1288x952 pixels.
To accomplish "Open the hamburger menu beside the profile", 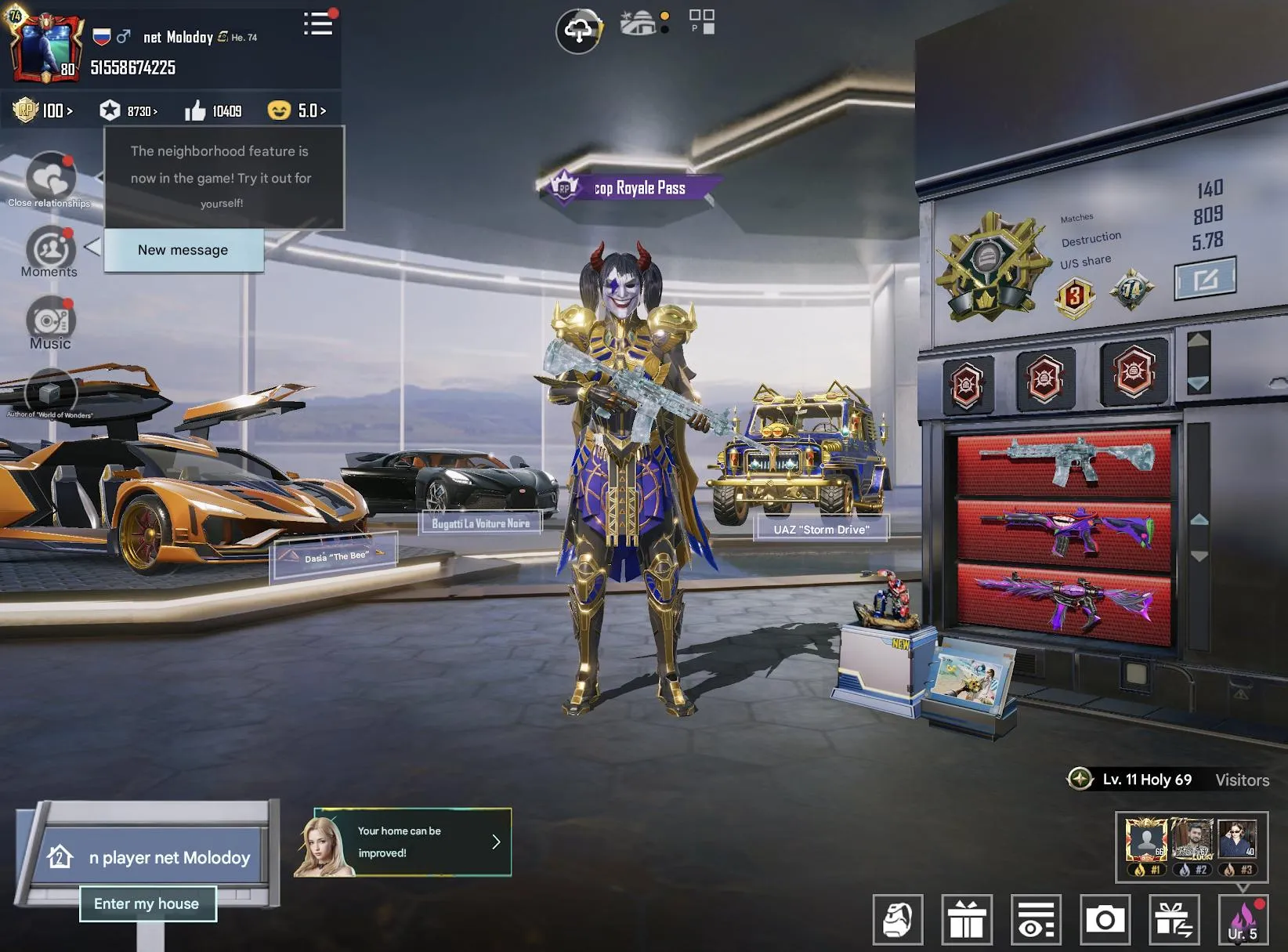I will [317, 24].
